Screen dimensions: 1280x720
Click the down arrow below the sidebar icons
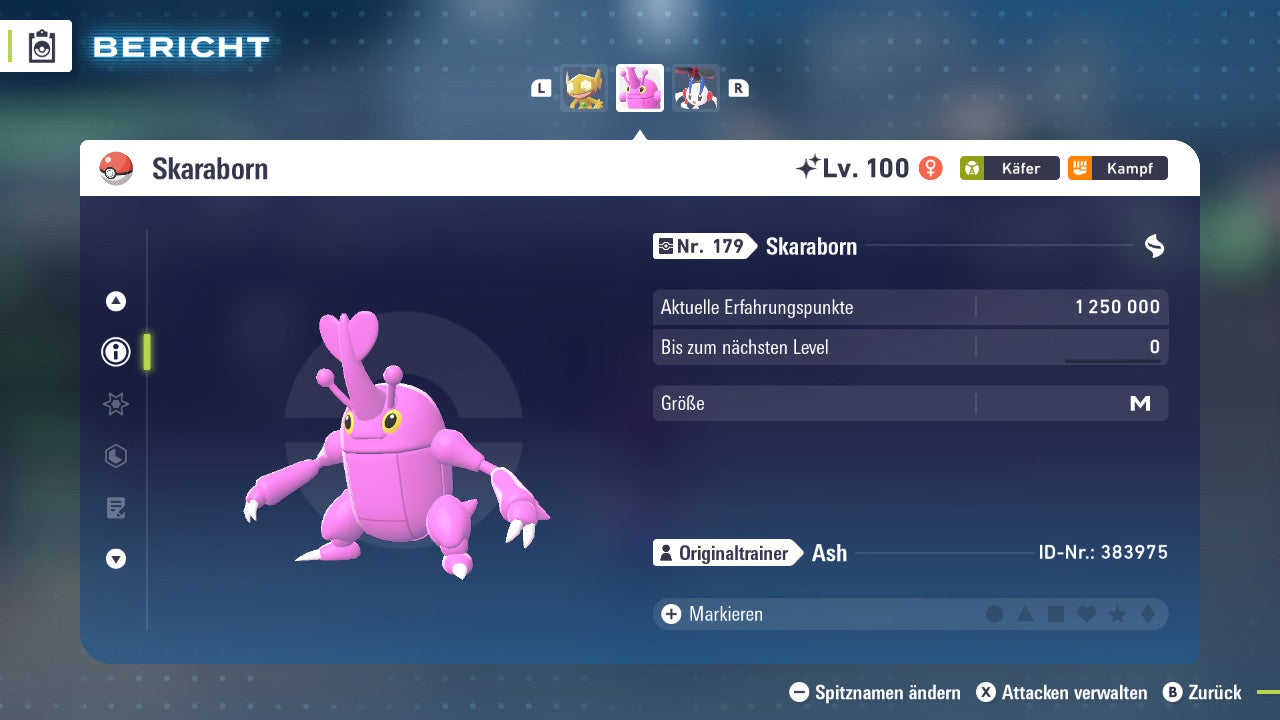coord(115,559)
